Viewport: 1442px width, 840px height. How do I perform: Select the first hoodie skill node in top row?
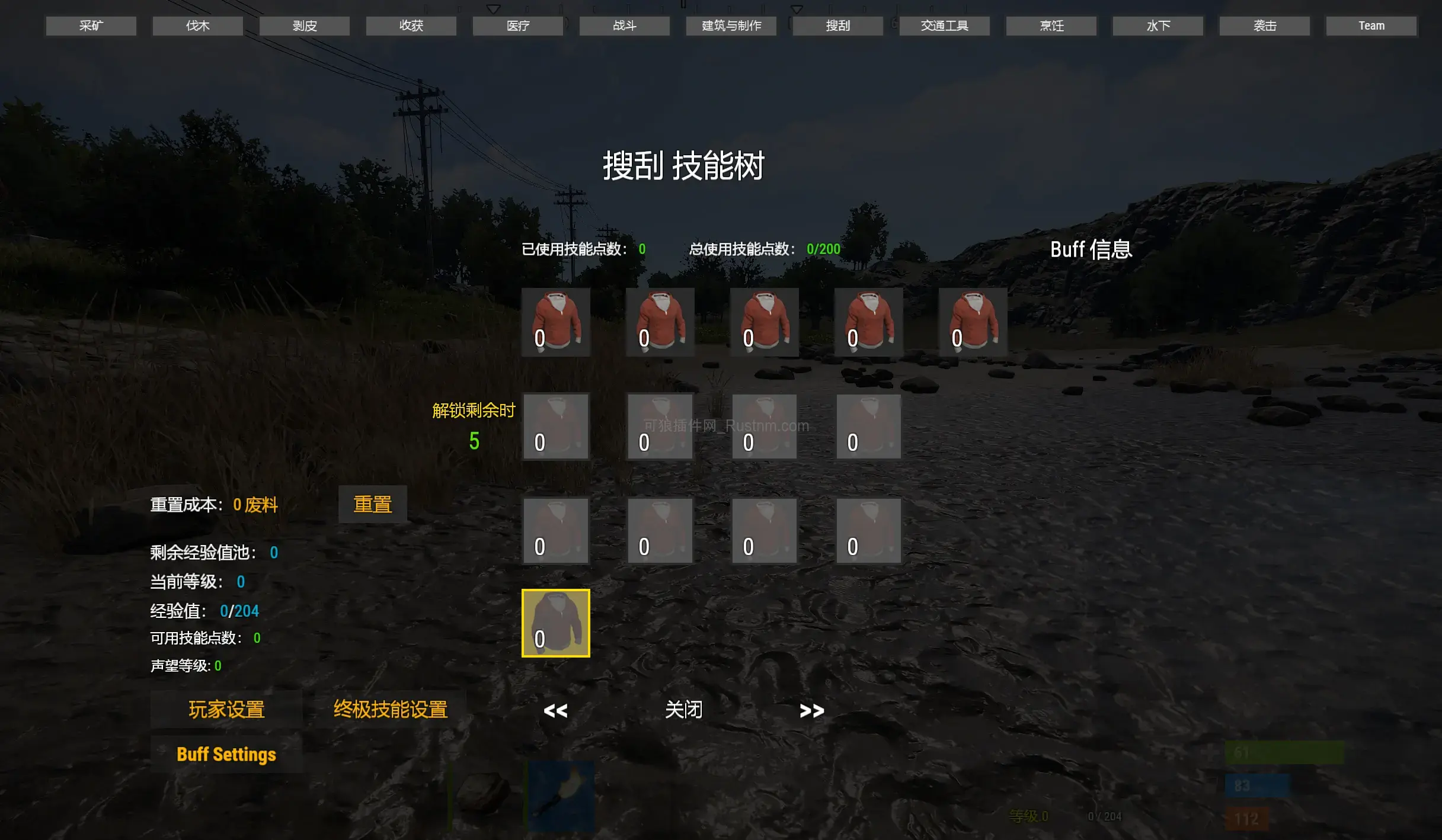click(555, 322)
